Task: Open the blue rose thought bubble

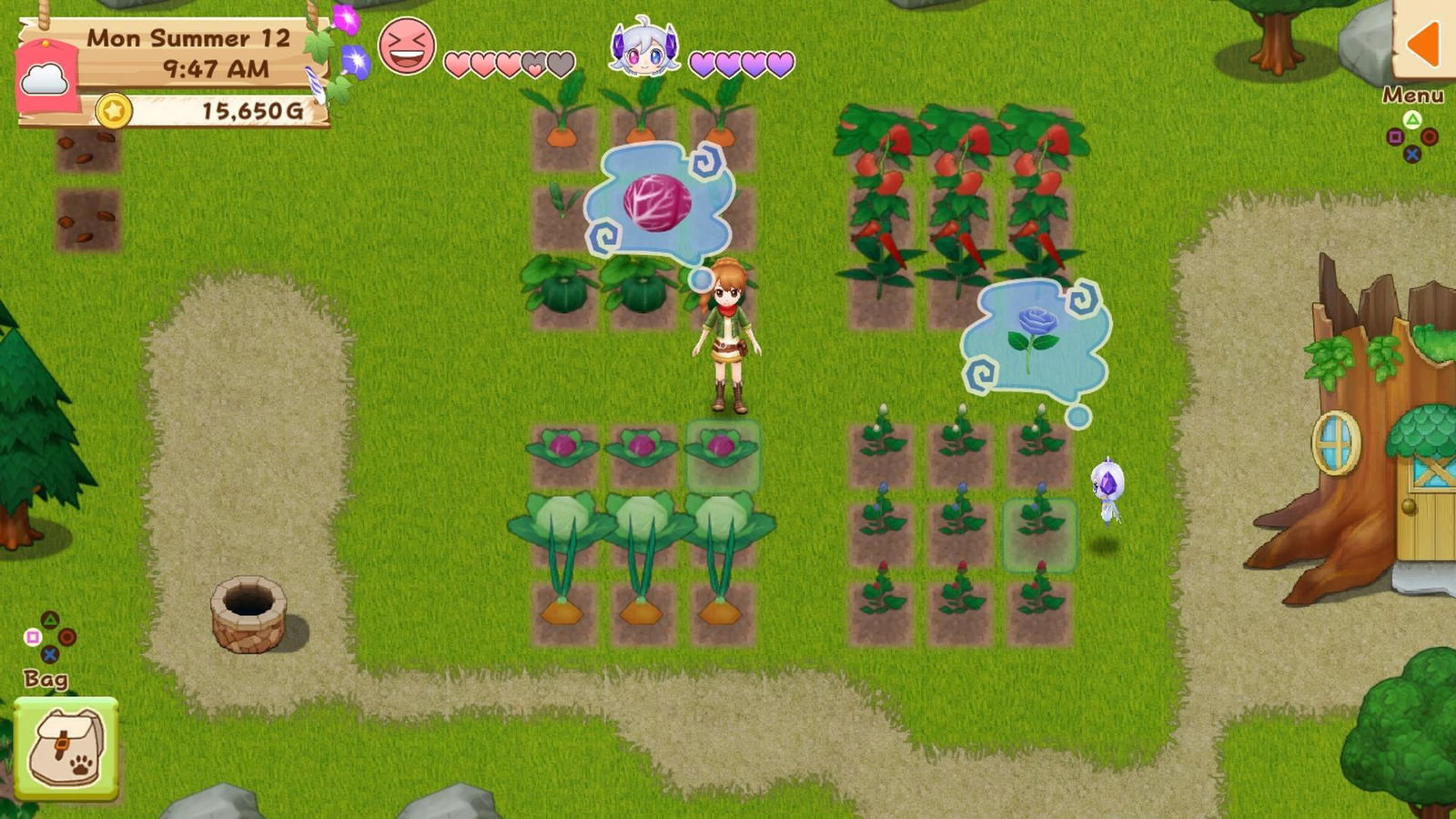Action: 1033,337
